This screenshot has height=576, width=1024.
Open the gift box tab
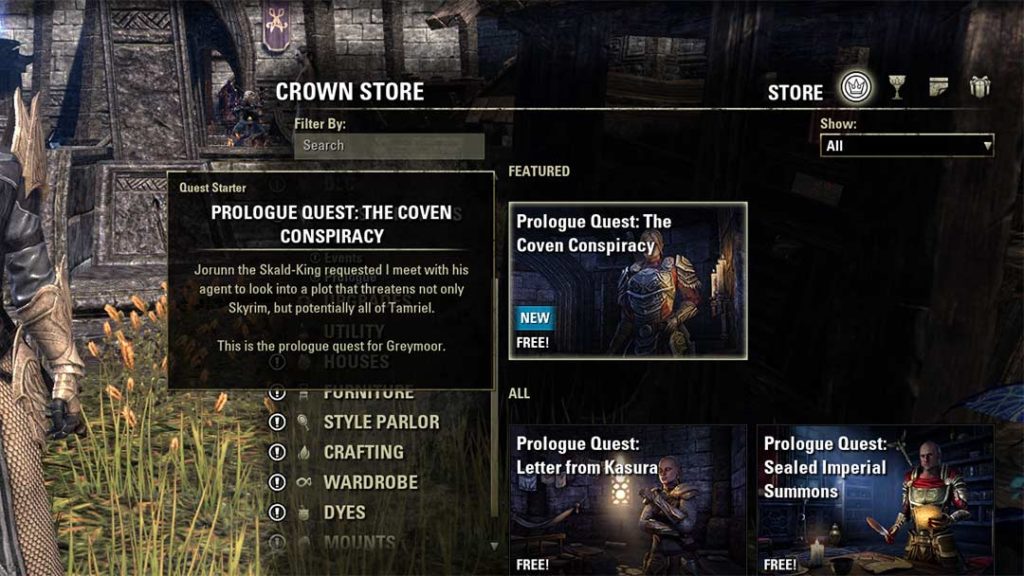979,88
